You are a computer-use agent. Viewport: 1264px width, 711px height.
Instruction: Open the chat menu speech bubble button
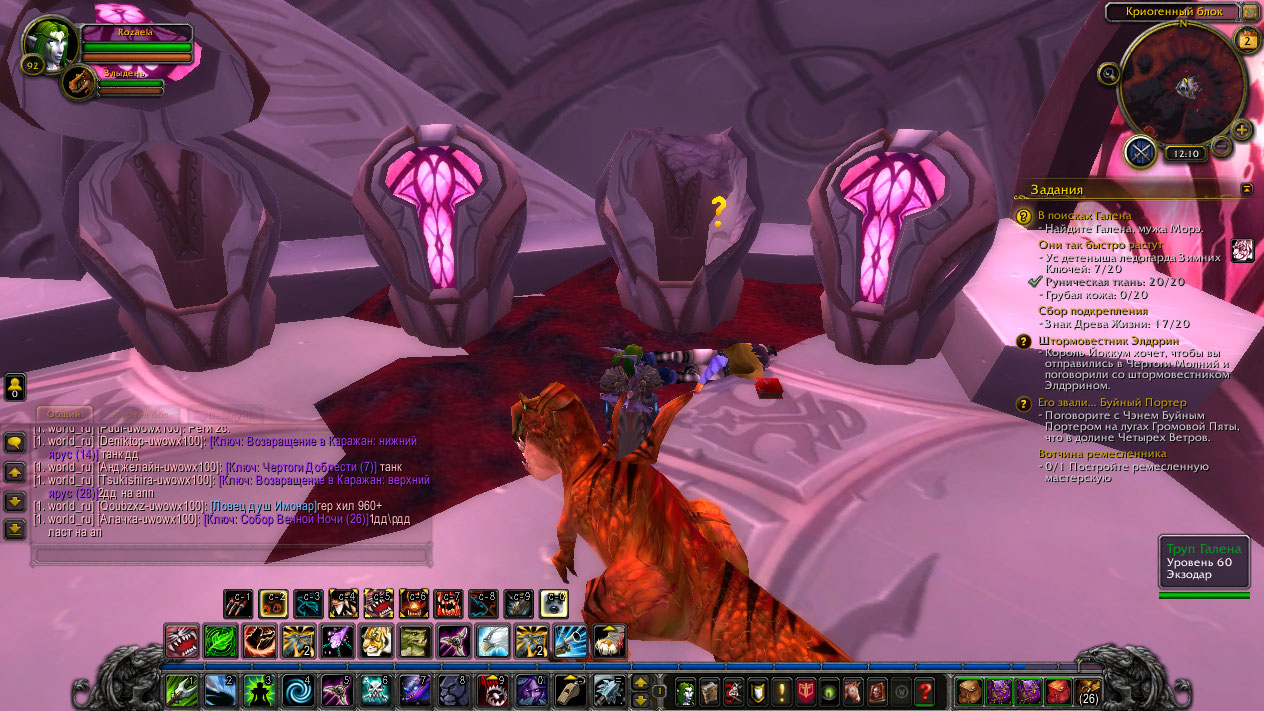[15, 442]
